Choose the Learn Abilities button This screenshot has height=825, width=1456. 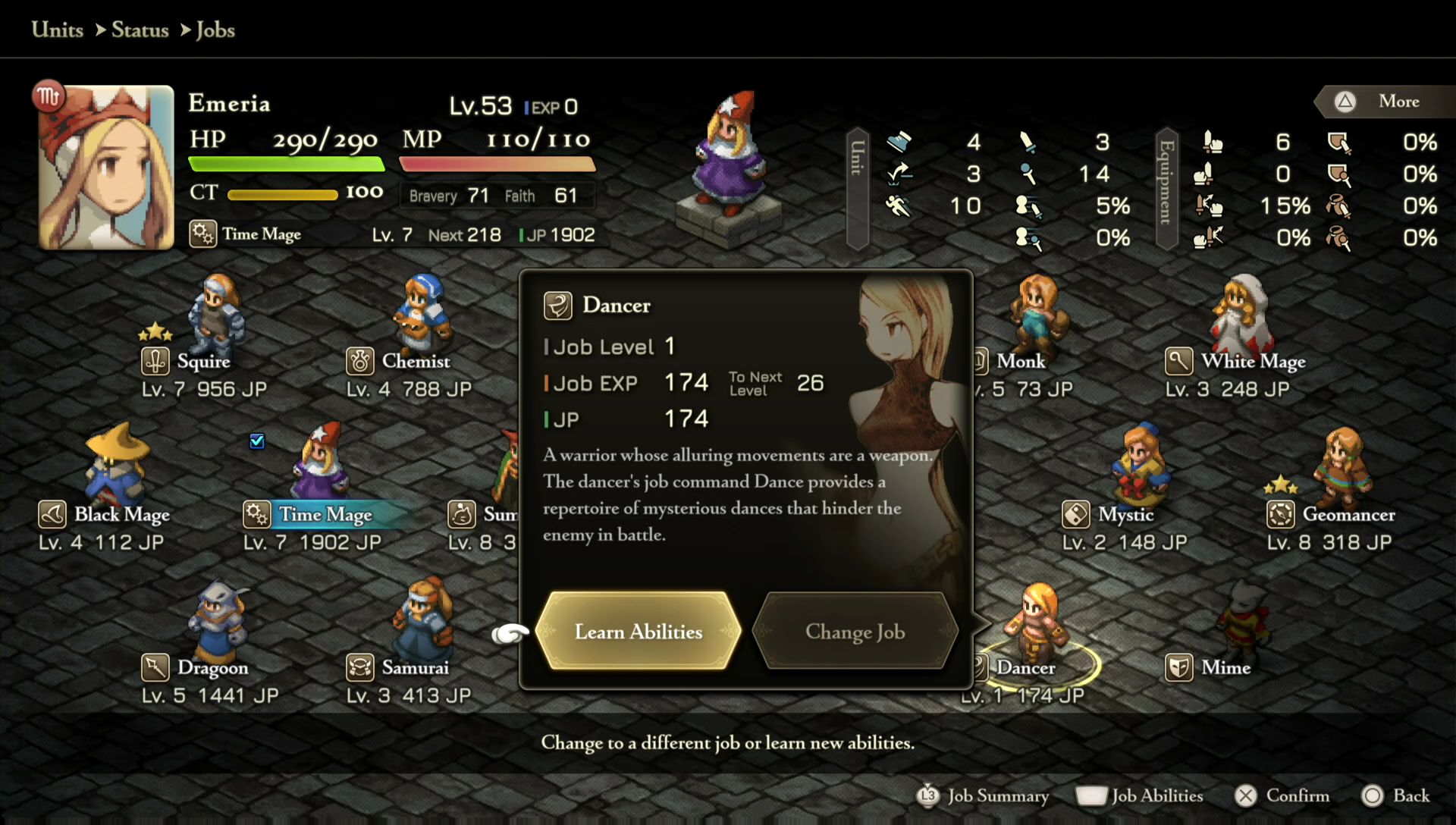pos(638,631)
